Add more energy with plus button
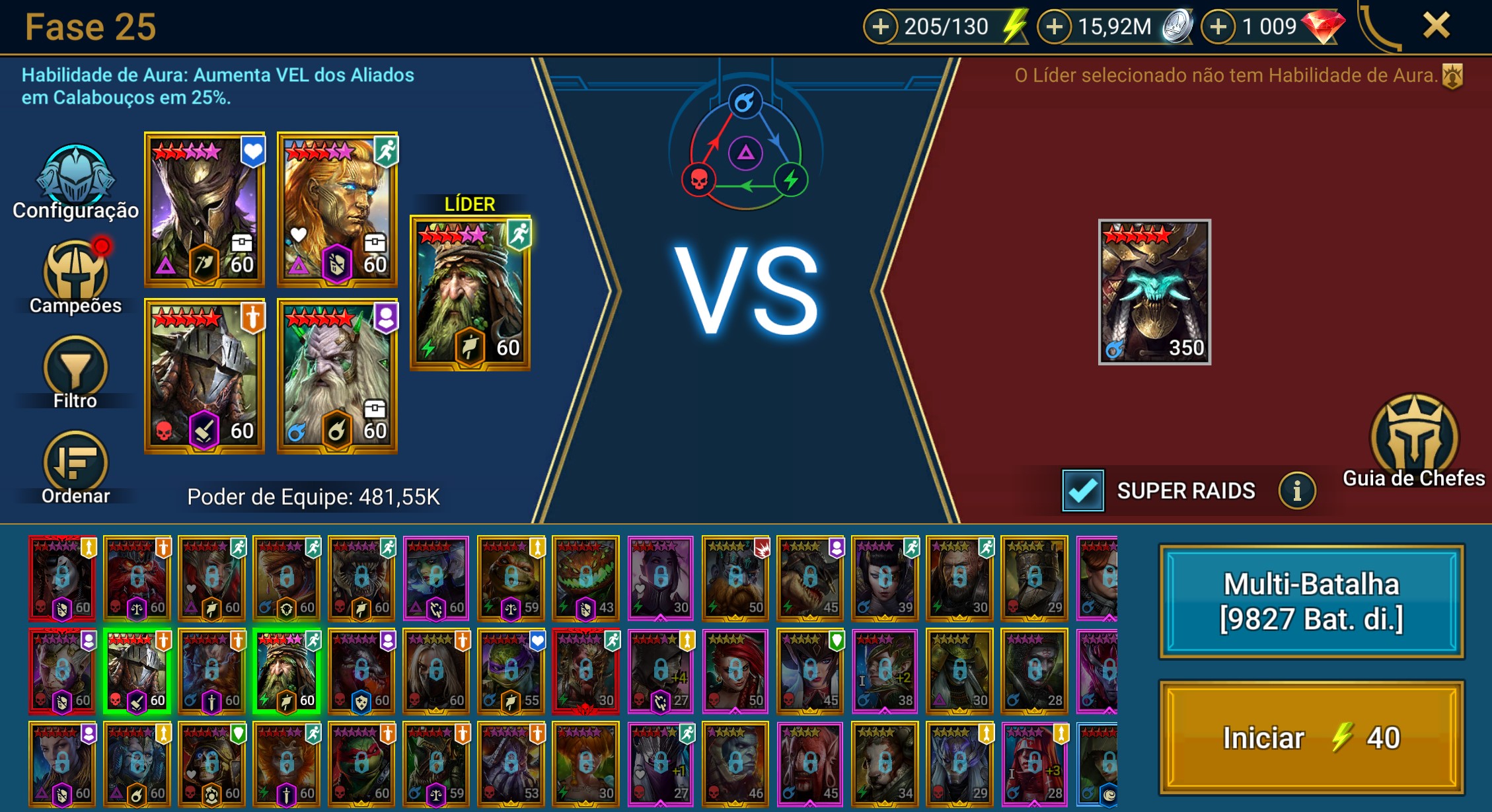This screenshot has width=1492, height=812. coord(880,27)
